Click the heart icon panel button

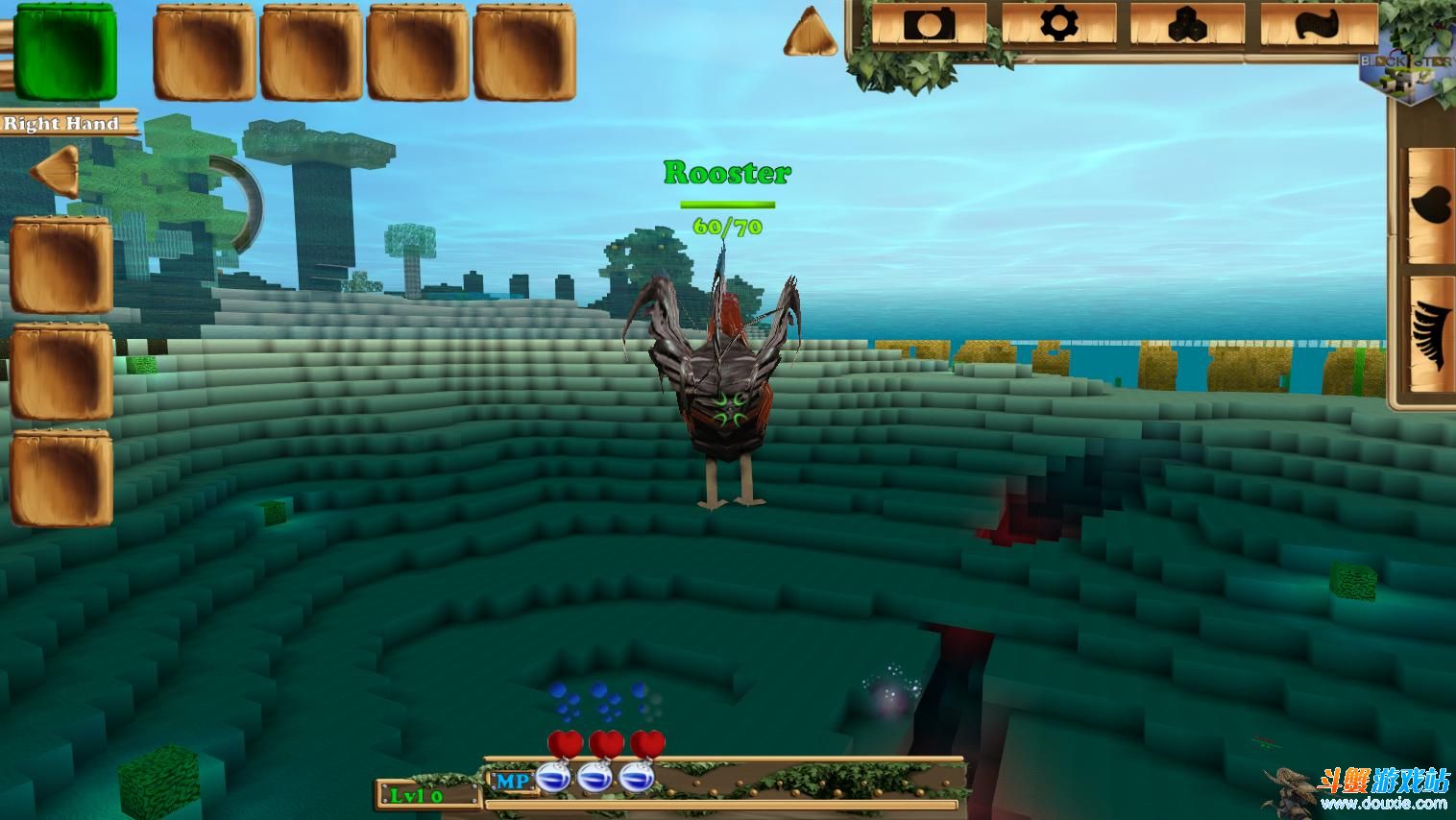coord(1431,204)
